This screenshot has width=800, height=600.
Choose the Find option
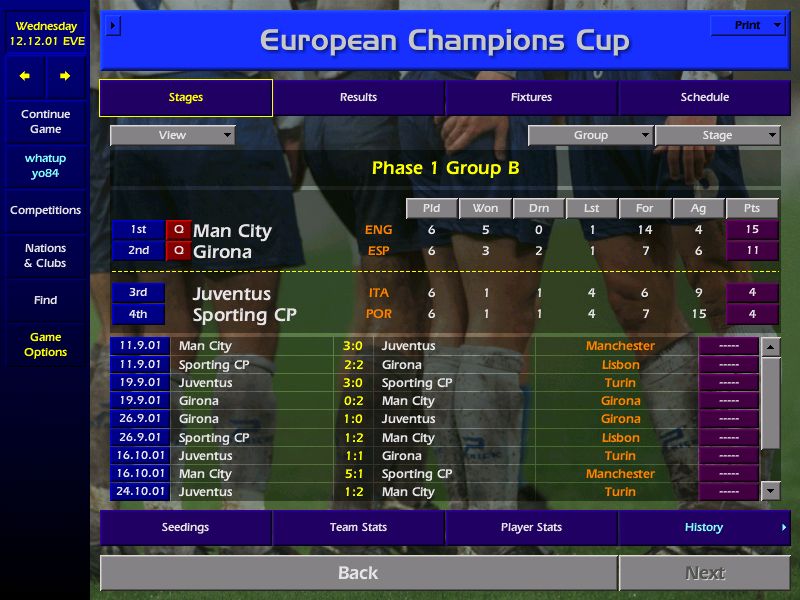coord(45,300)
